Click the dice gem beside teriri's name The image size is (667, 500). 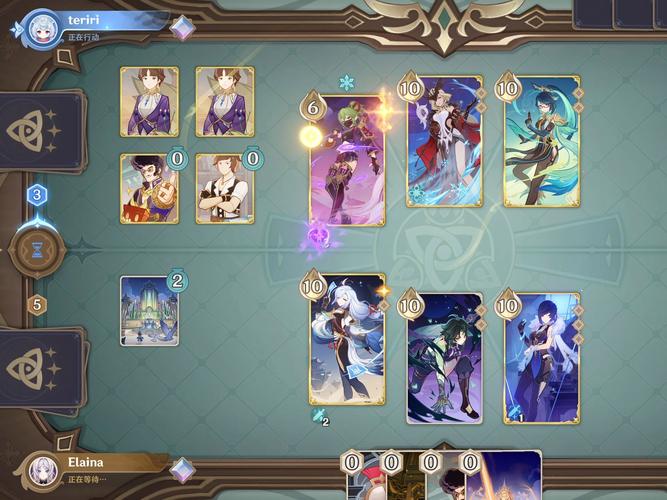(x=182, y=28)
